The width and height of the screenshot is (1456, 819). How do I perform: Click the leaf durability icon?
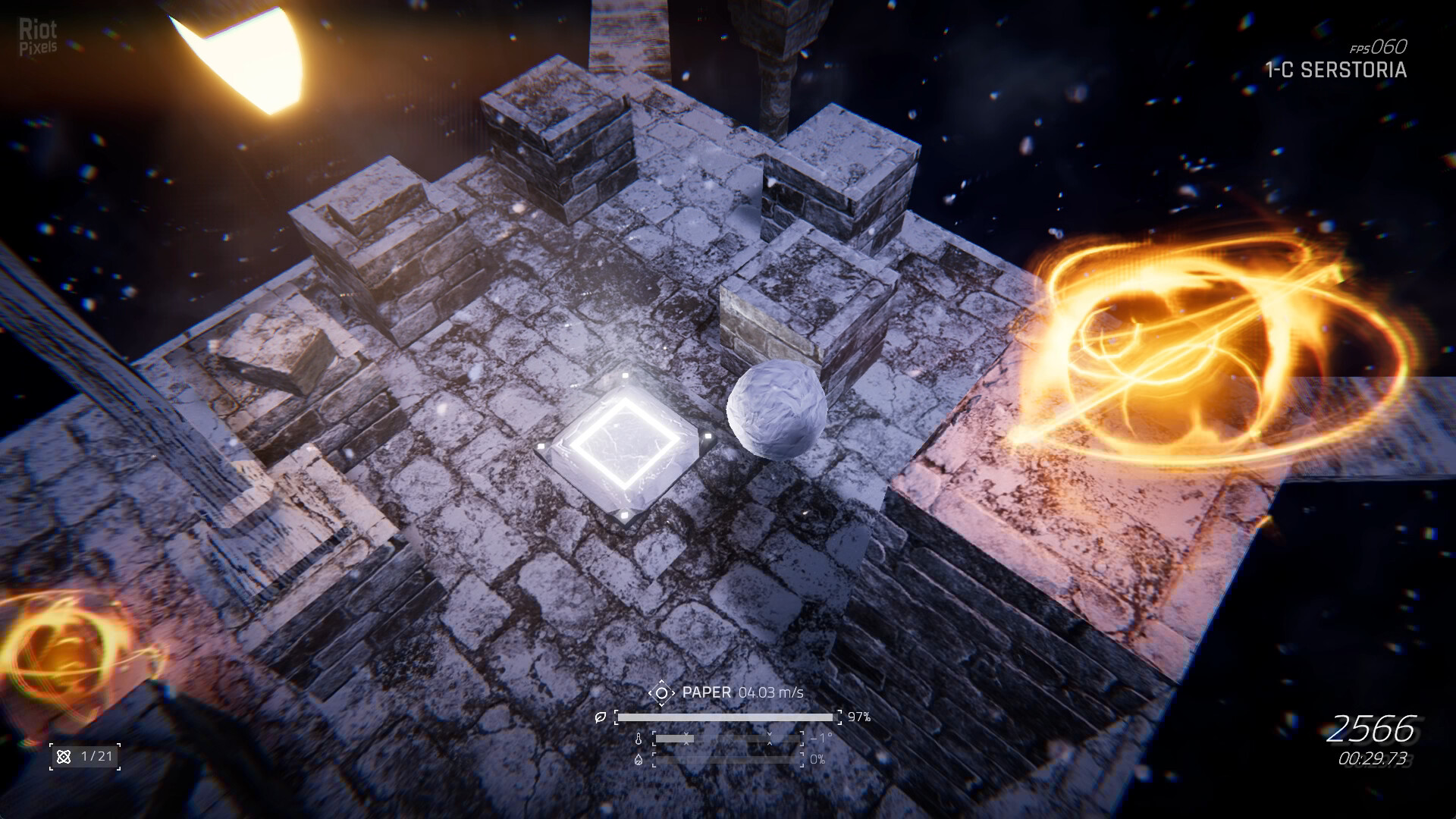pyautogui.click(x=601, y=717)
